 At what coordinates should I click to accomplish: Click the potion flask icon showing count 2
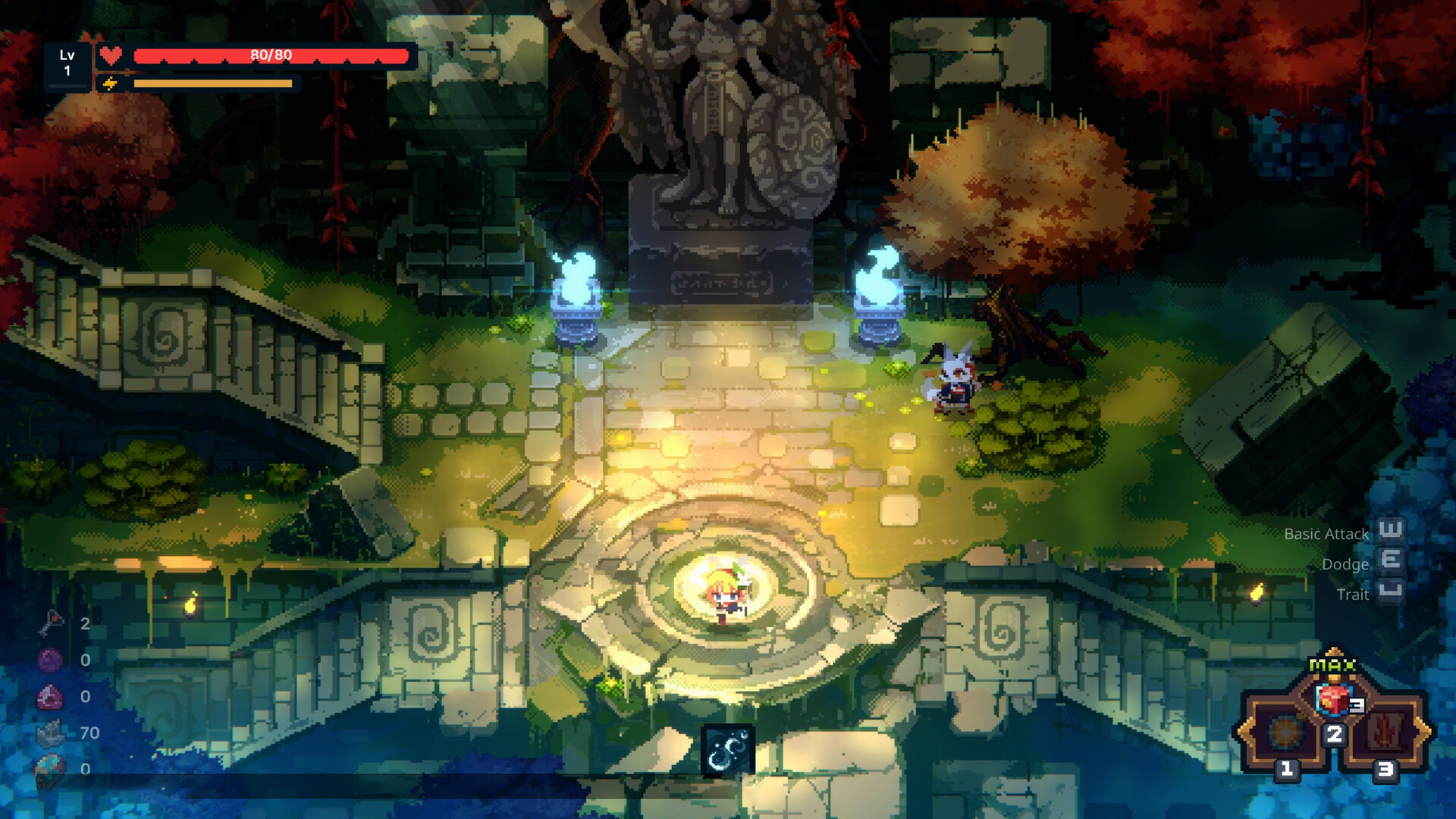click(x=51, y=623)
